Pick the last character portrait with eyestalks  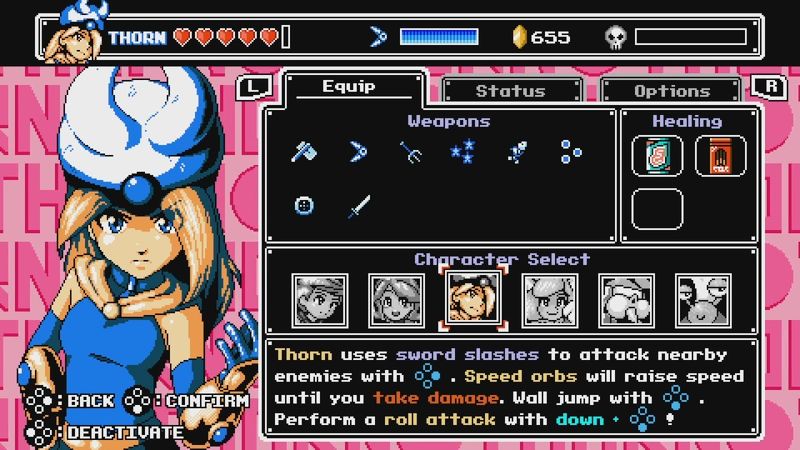(x=702, y=299)
